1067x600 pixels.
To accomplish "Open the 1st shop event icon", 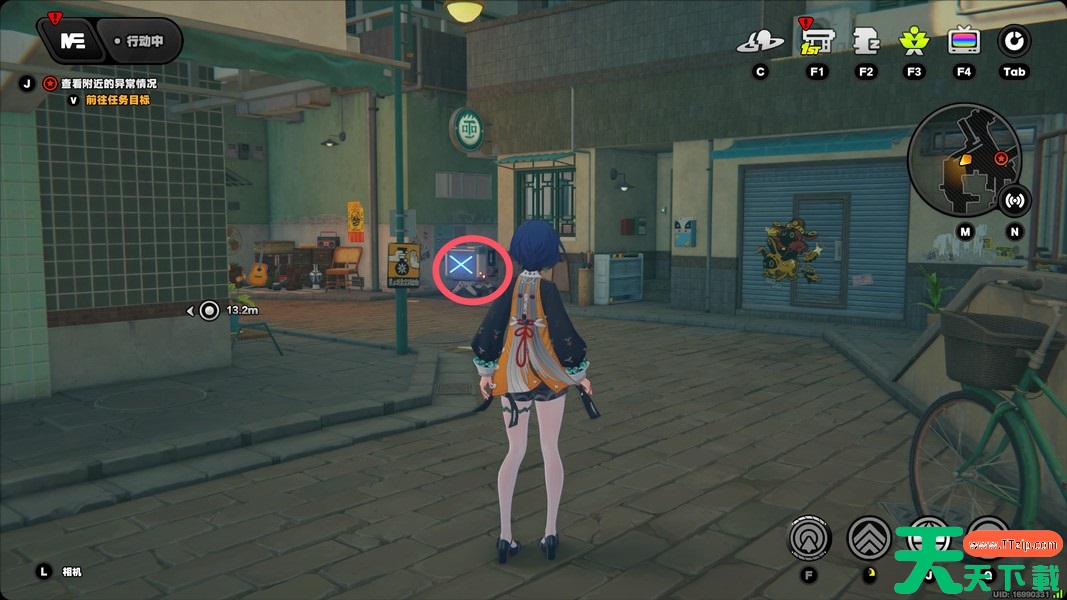I will [817, 41].
